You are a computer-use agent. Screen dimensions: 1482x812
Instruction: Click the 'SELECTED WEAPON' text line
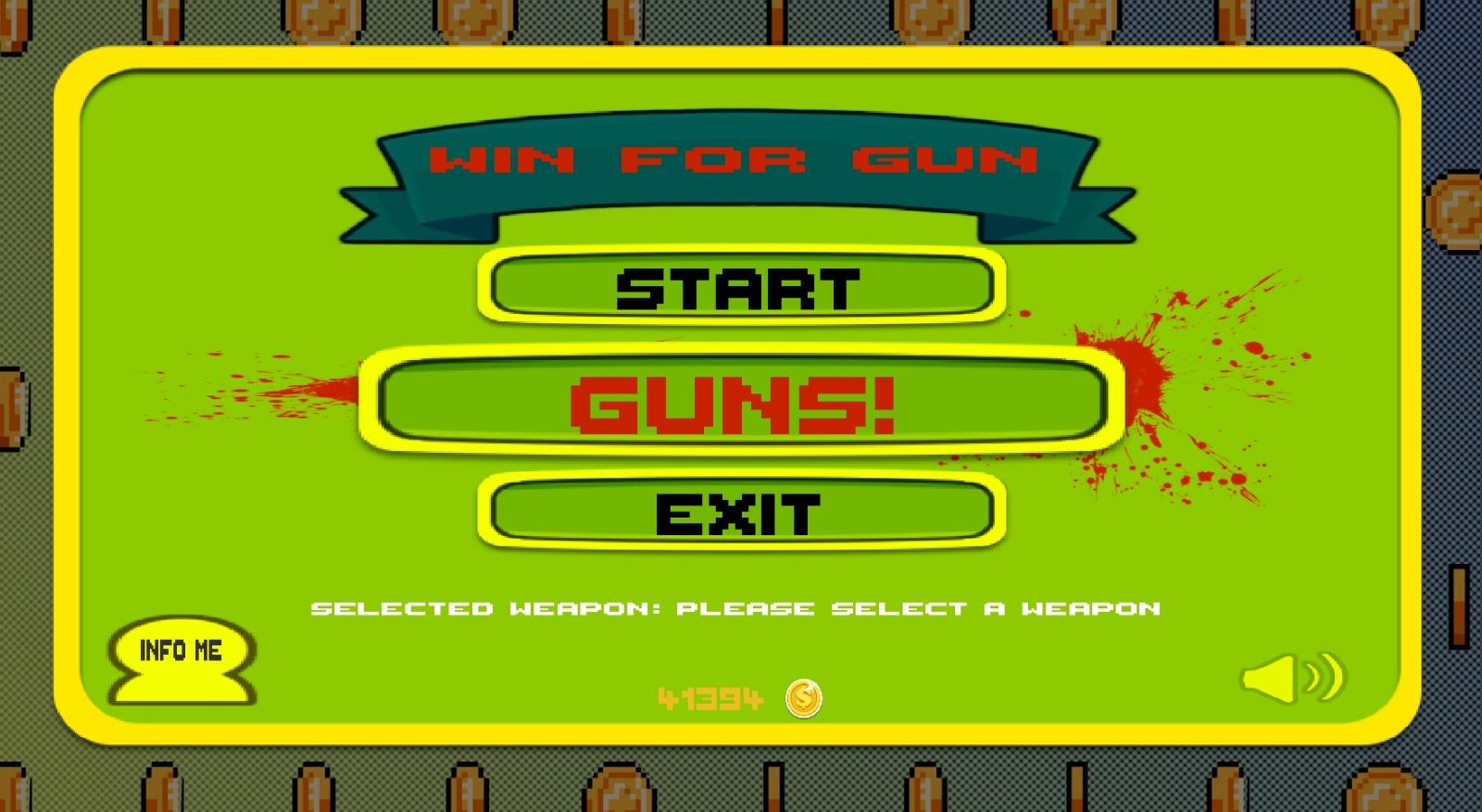(736, 608)
